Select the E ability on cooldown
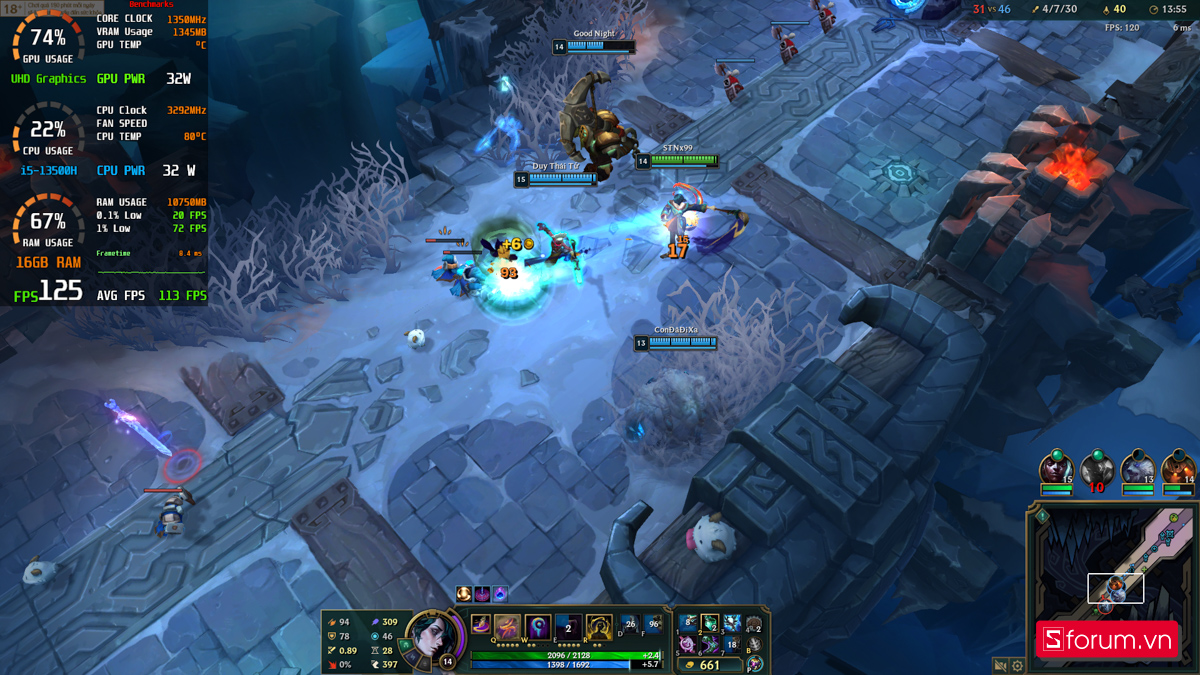Viewport: 1200px width, 675px height. 568,628
